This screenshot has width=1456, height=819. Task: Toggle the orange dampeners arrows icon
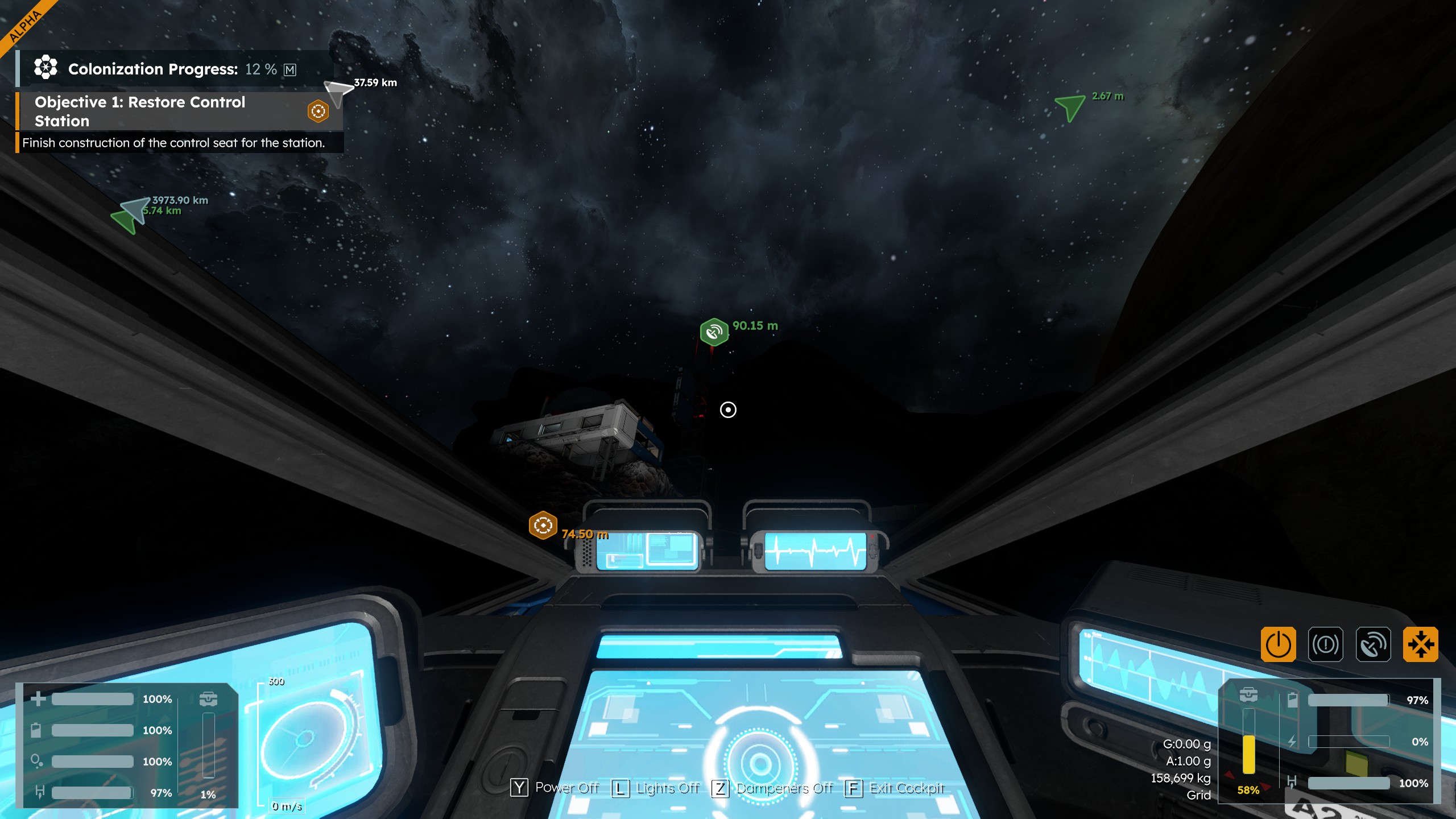point(1420,644)
